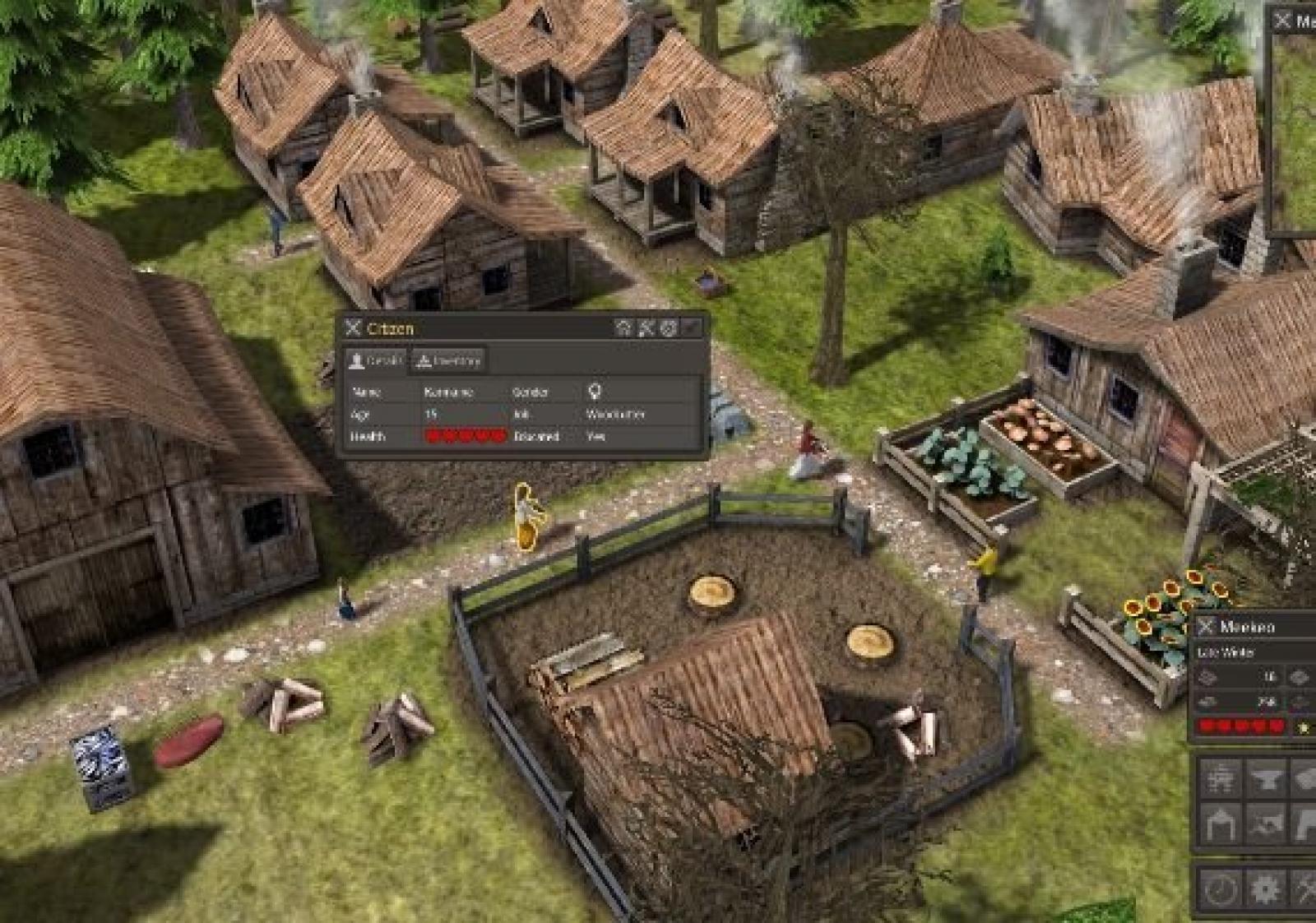This screenshot has width=1316, height=923.
Task: Click the tools icon in Citizen panel header
Action: coord(646,328)
